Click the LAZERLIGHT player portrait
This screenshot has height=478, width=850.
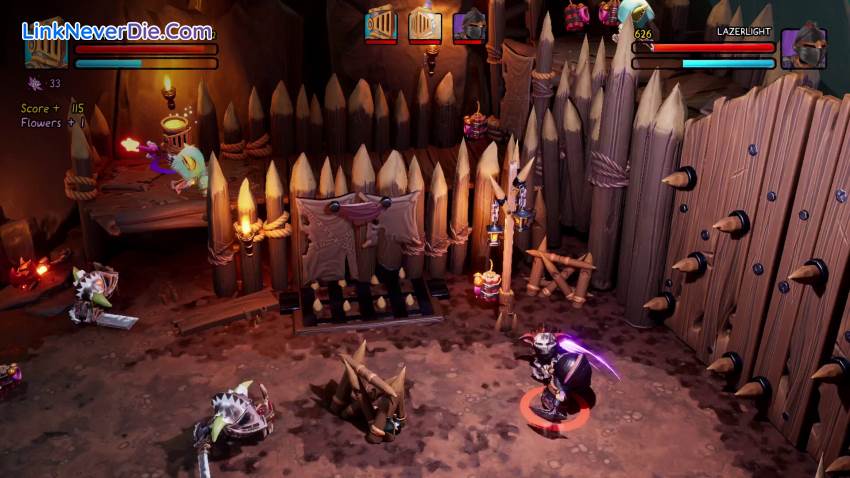pyautogui.click(x=804, y=49)
